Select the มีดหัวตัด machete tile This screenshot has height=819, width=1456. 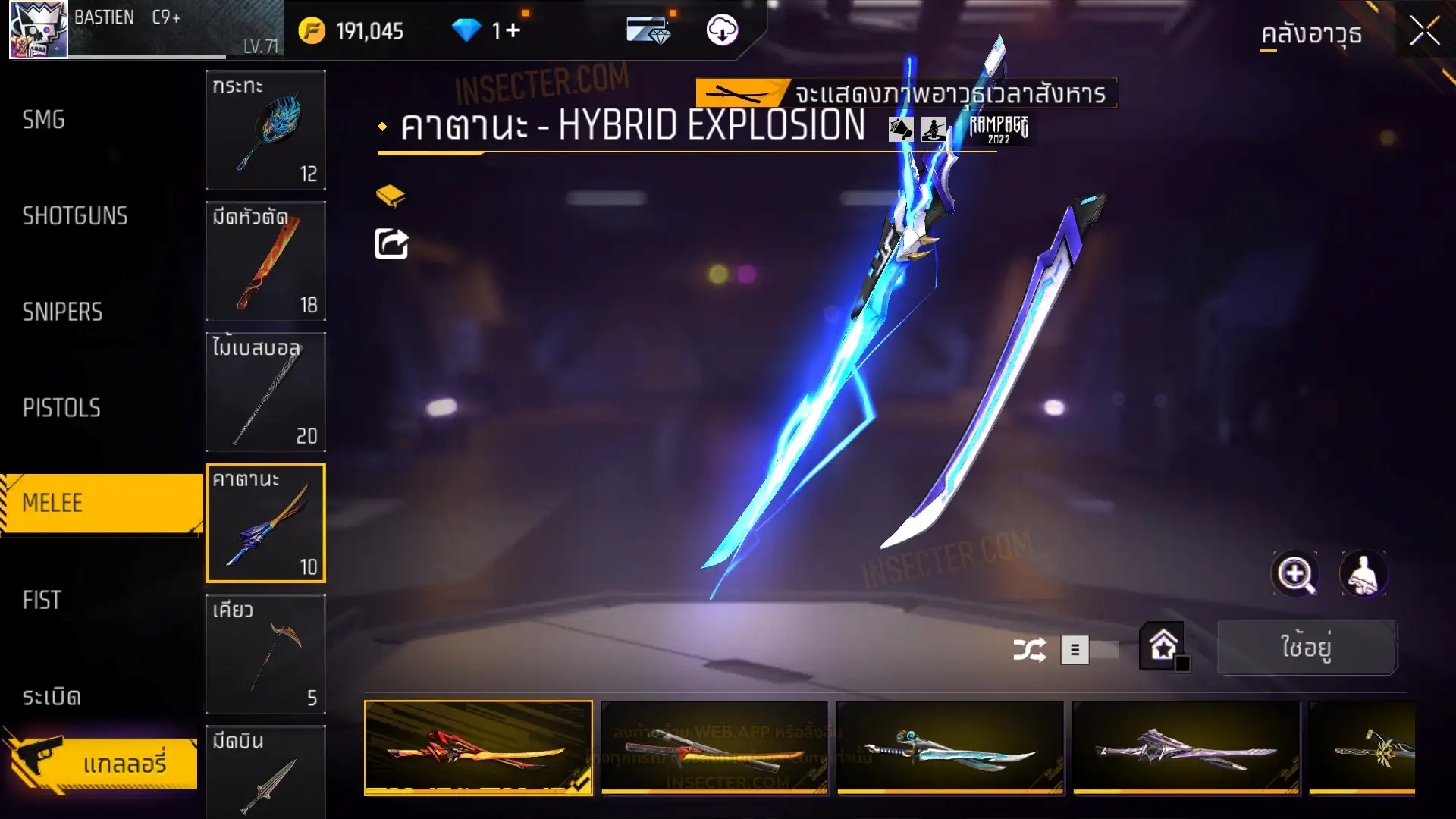coord(265,261)
